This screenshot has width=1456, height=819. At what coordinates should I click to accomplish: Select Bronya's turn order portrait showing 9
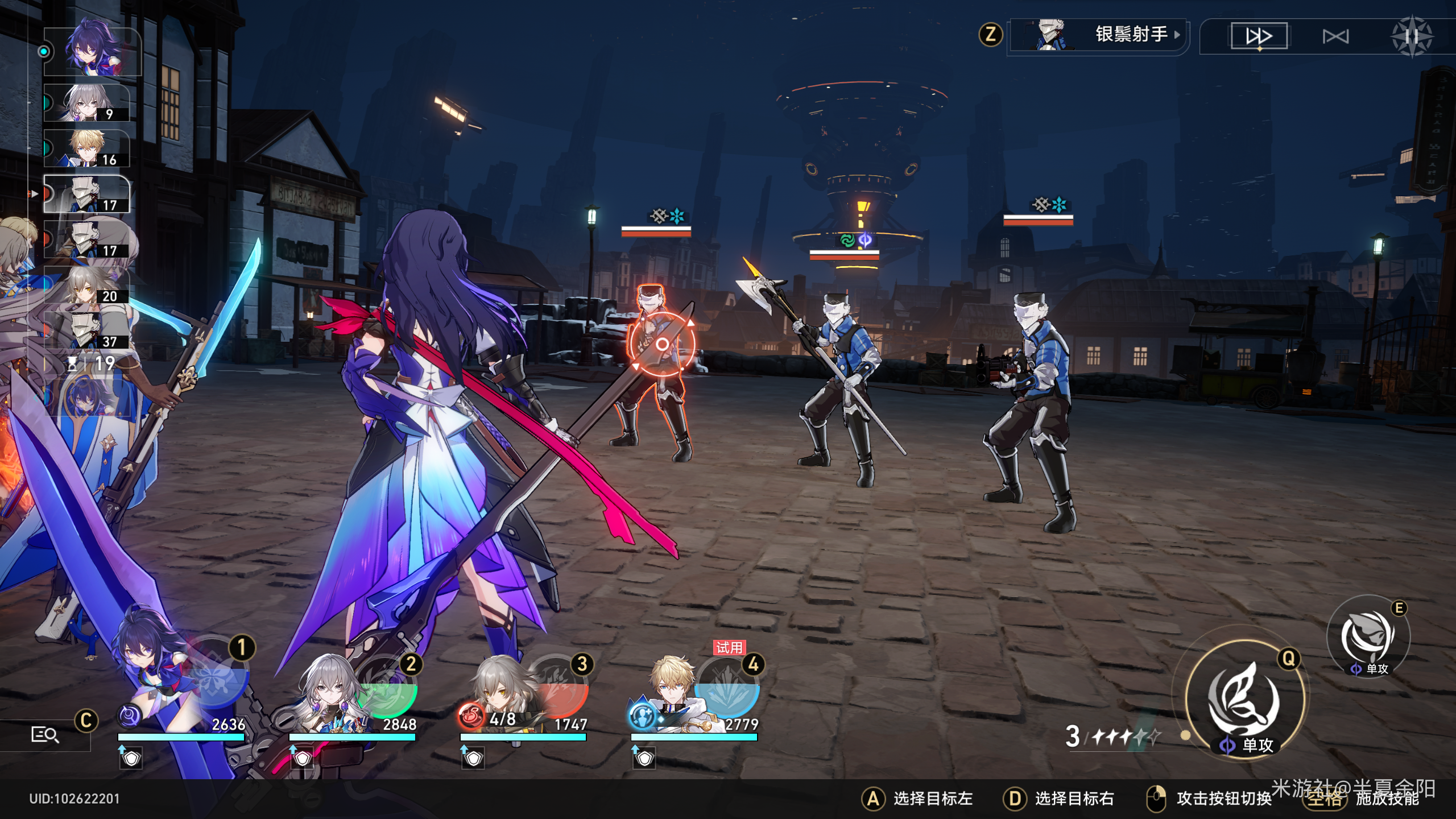[86, 103]
